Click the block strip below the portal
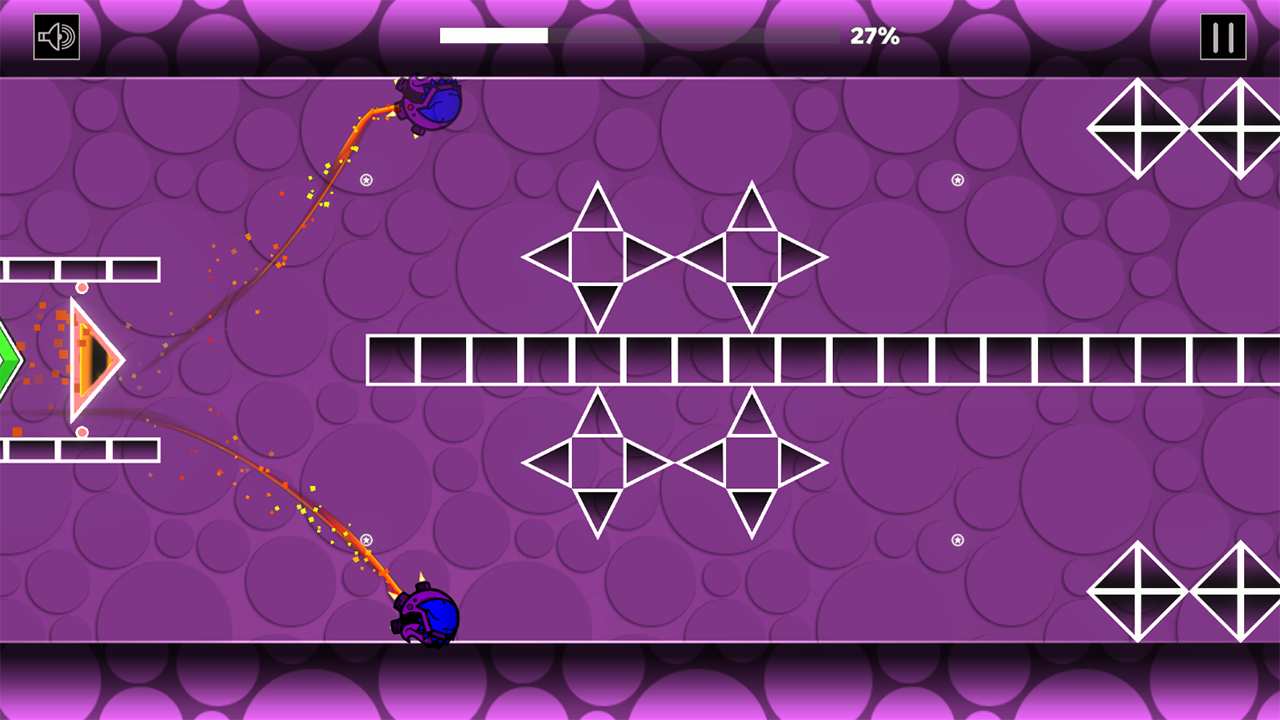Image resolution: width=1280 pixels, height=720 pixels. click(x=80, y=450)
